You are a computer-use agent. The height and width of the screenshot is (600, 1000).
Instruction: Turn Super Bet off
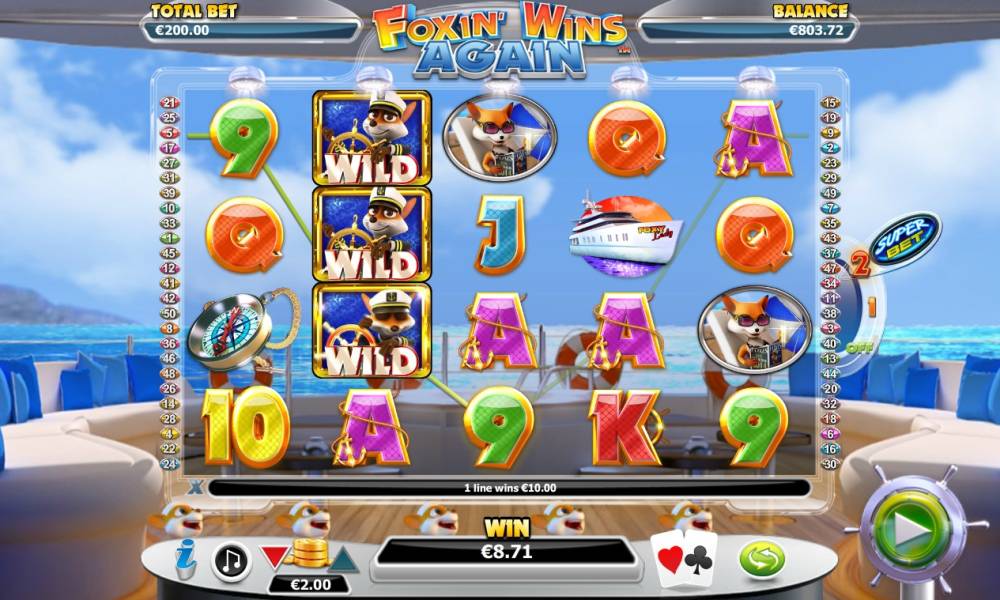point(858,348)
